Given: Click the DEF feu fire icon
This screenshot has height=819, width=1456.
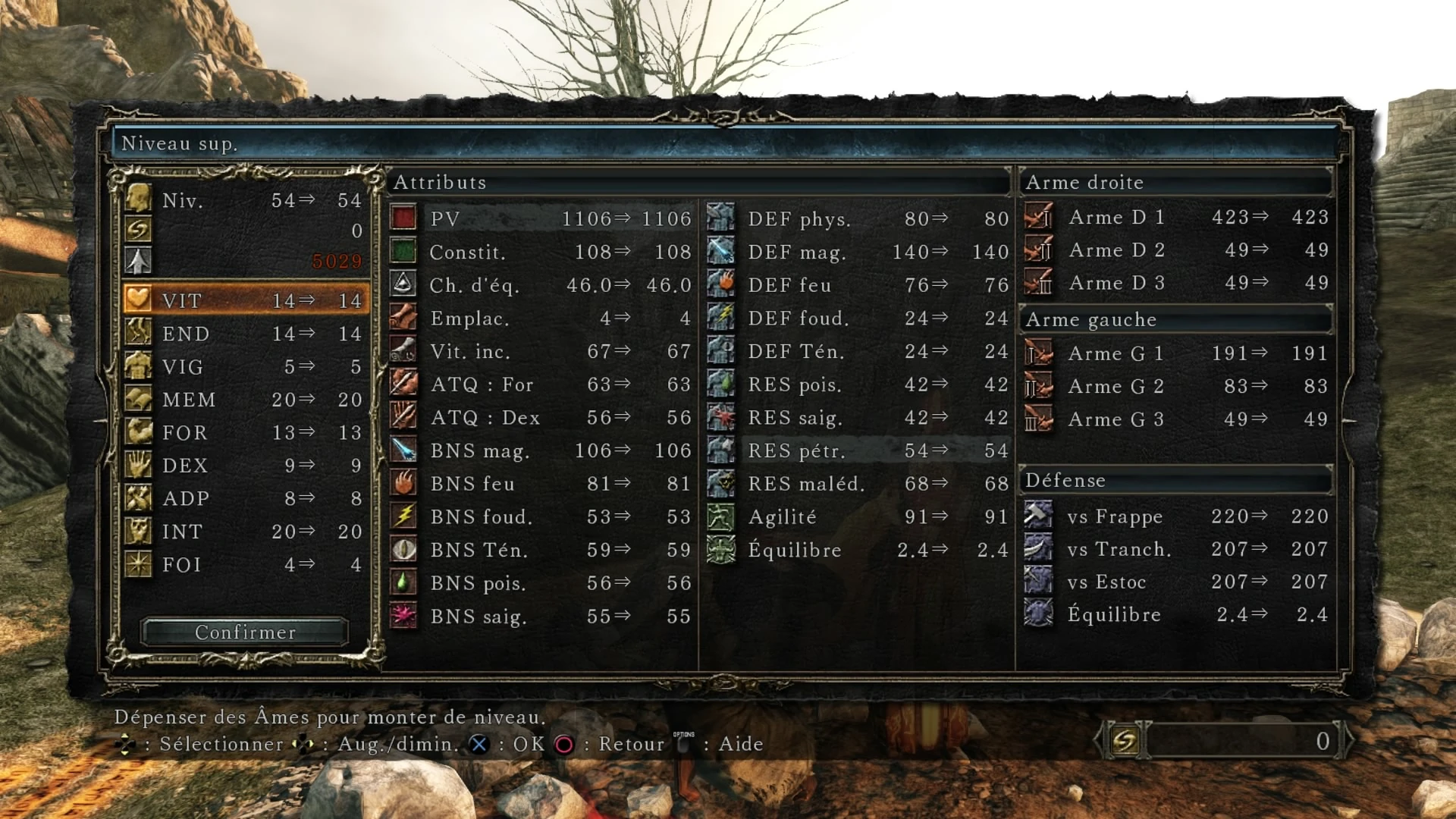Looking at the screenshot, I should 720,284.
